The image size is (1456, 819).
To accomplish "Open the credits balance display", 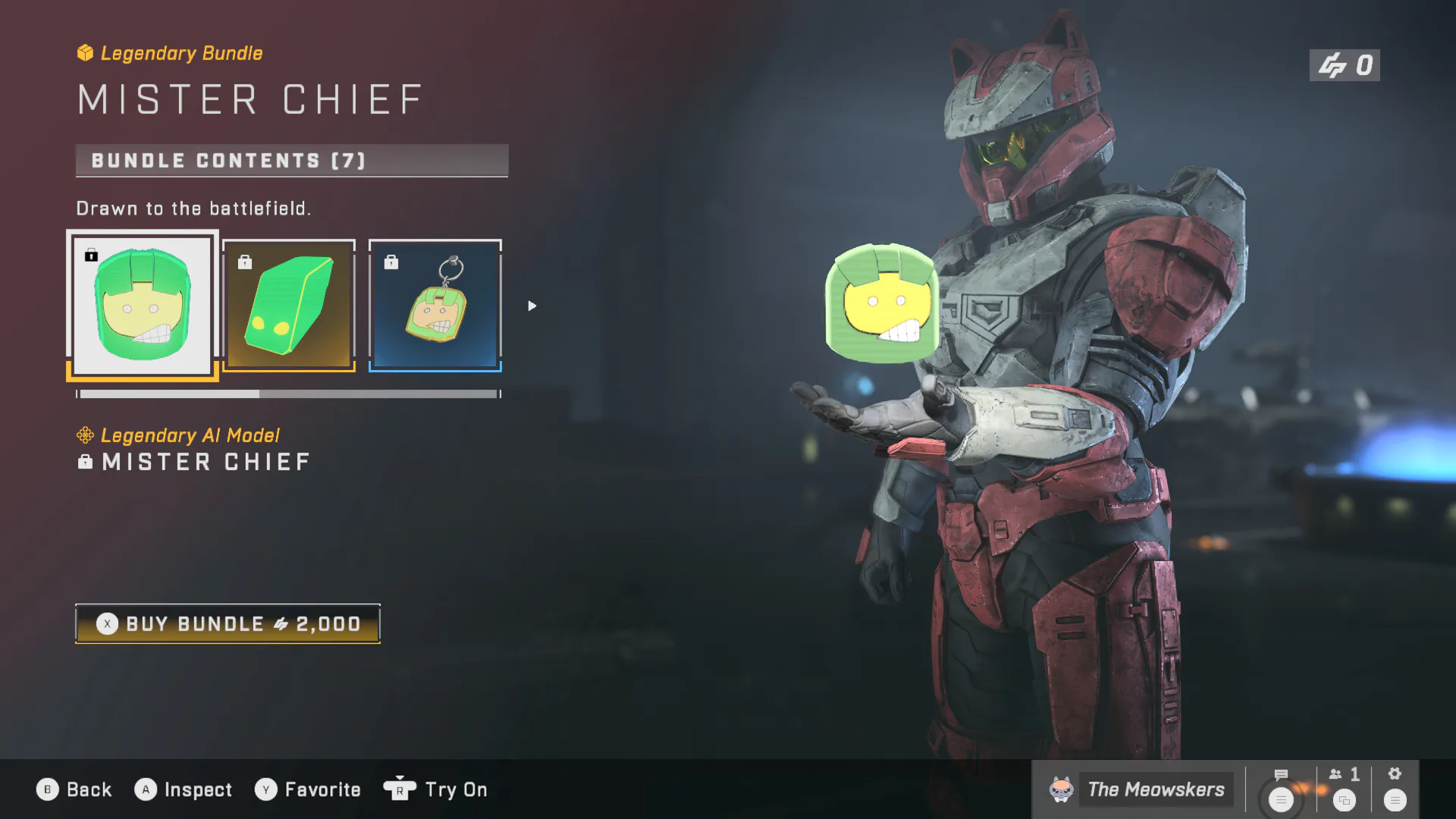I will coord(1345,65).
